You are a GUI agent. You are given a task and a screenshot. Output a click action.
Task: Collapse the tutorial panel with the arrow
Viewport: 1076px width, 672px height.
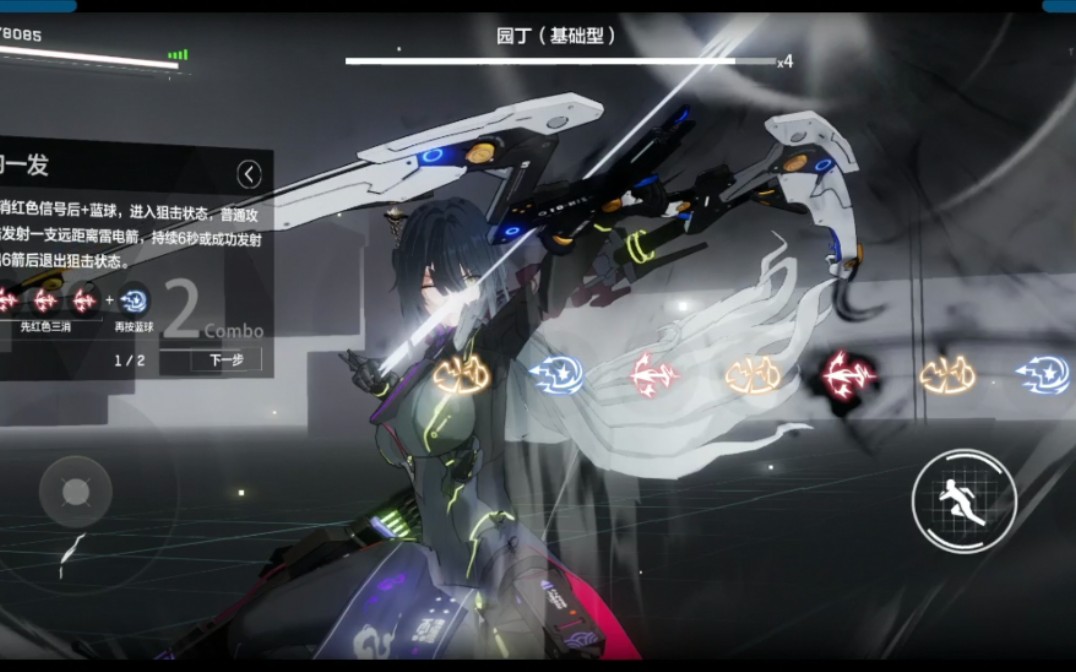tap(249, 175)
